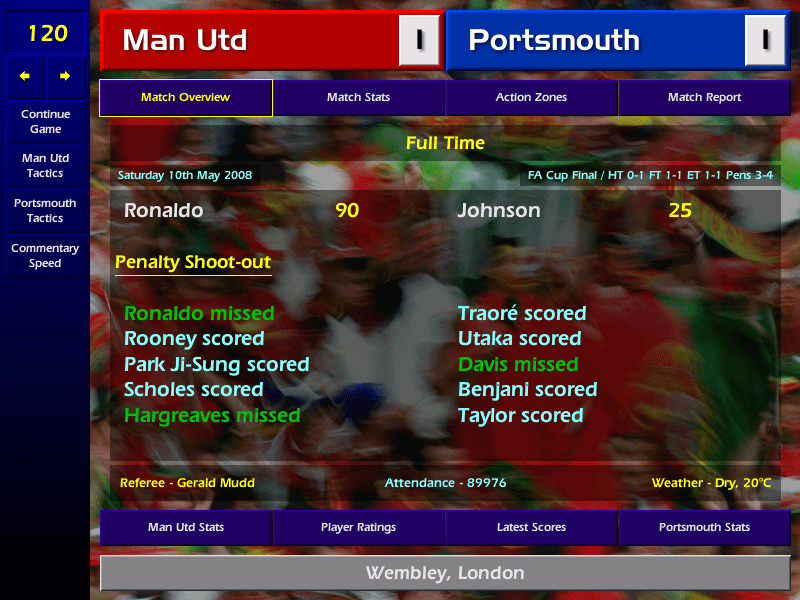The image size is (800, 600).
Task: Switch to the Match Overview tab
Action: coord(185,98)
